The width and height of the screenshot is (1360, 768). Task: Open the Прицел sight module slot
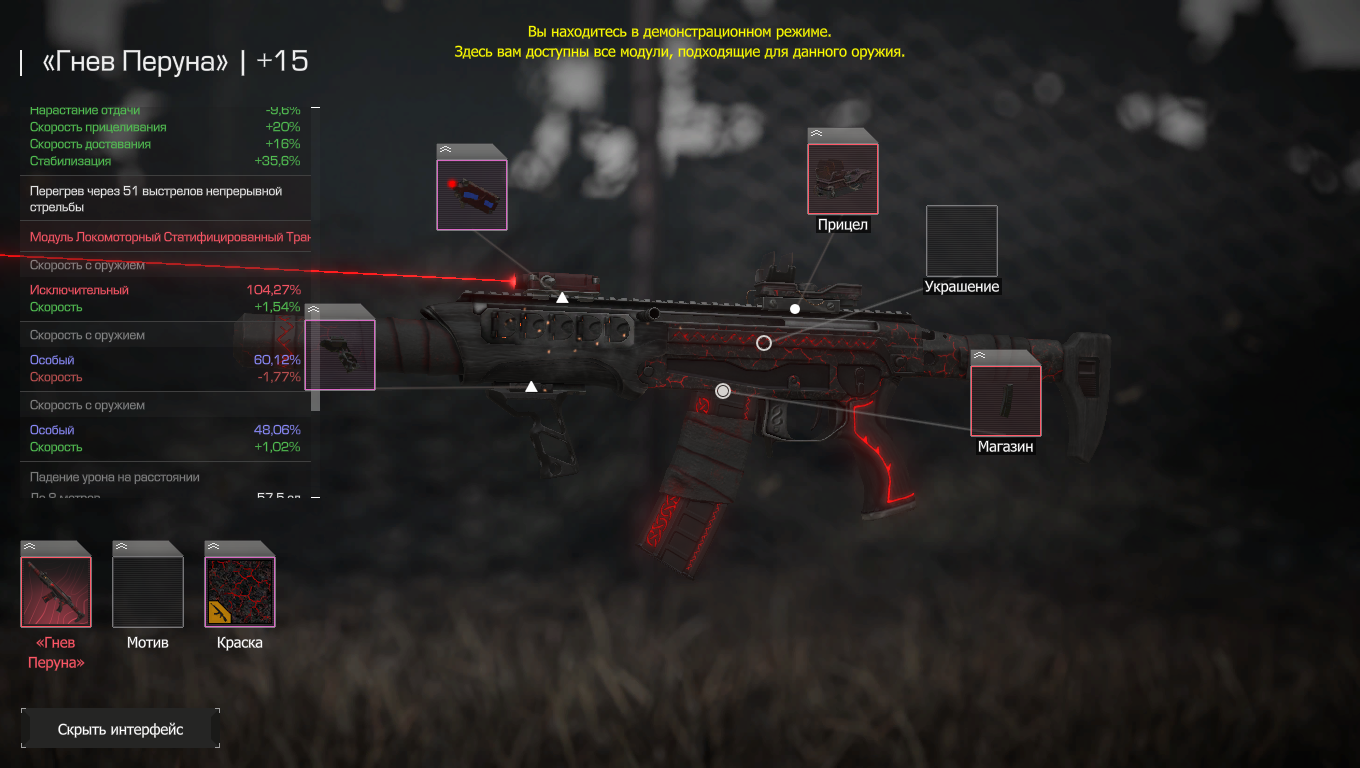(x=843, y=178)
